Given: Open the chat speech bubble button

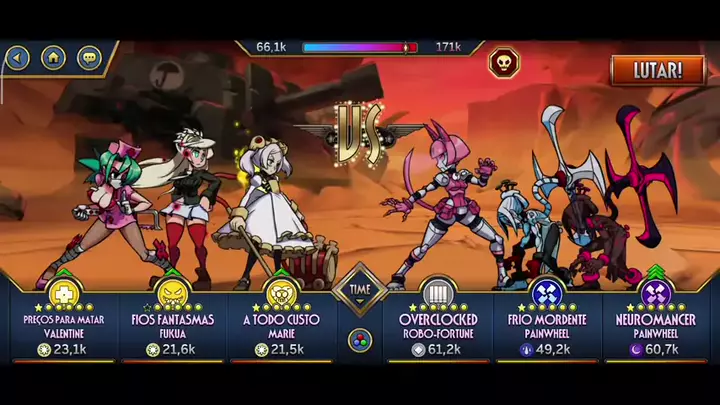Looking at the screenshot, I should coord(89,57).
